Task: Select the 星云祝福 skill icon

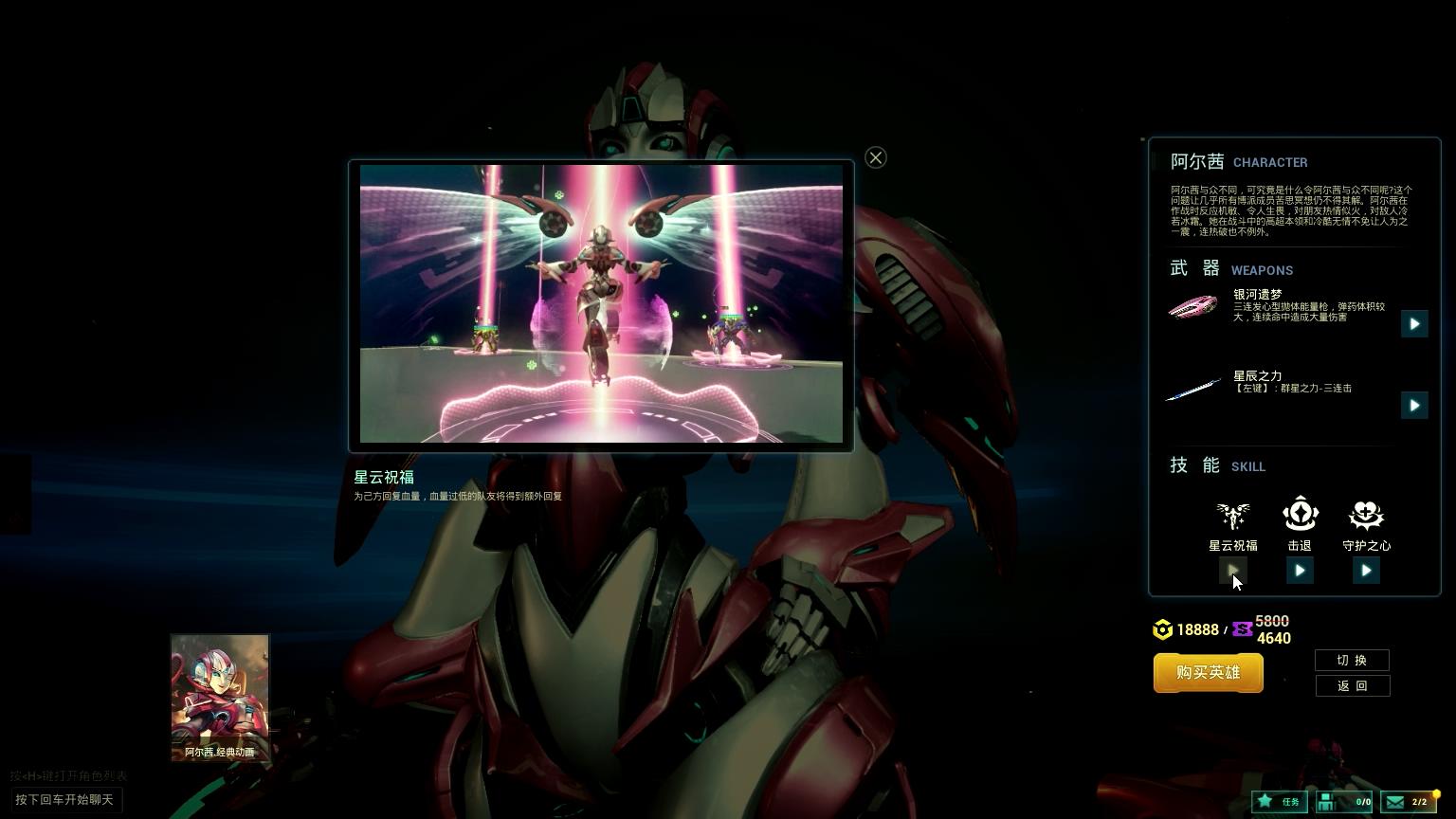Action: pyautogui.click(x=1232, y=516)
